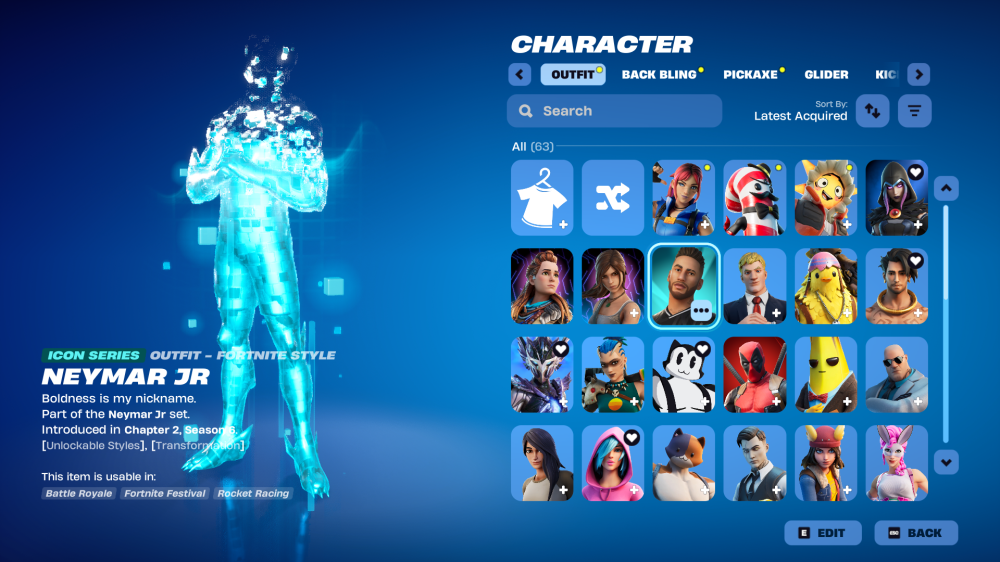Click the Edit button
1000x562 pixels.
click(823, 533)
